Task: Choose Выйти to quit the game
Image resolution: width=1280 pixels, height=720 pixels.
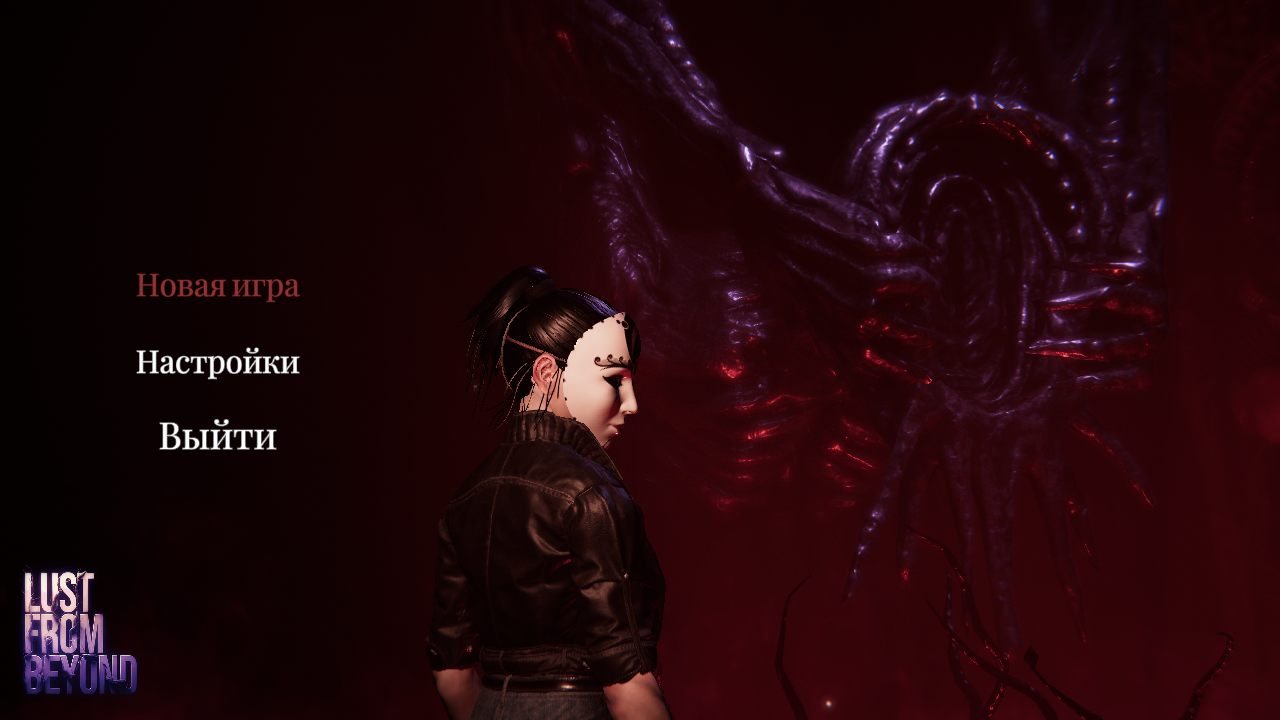Action: pos(217,437)
